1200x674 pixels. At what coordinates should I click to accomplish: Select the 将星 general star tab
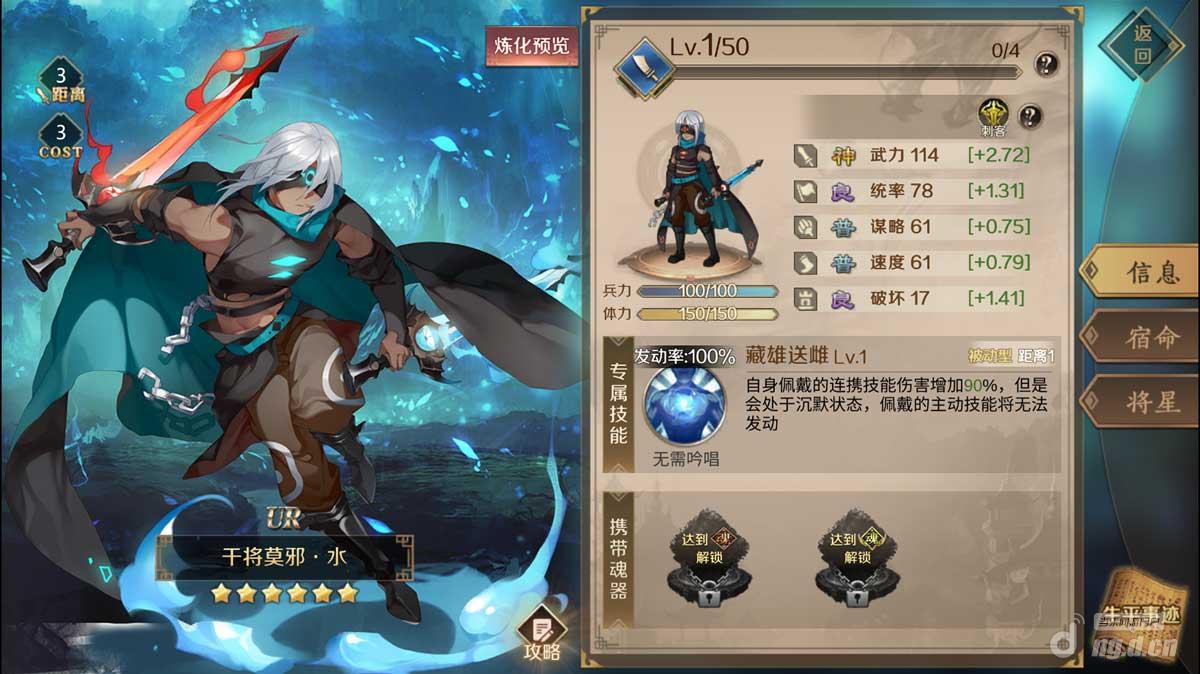click(1140, 402)
